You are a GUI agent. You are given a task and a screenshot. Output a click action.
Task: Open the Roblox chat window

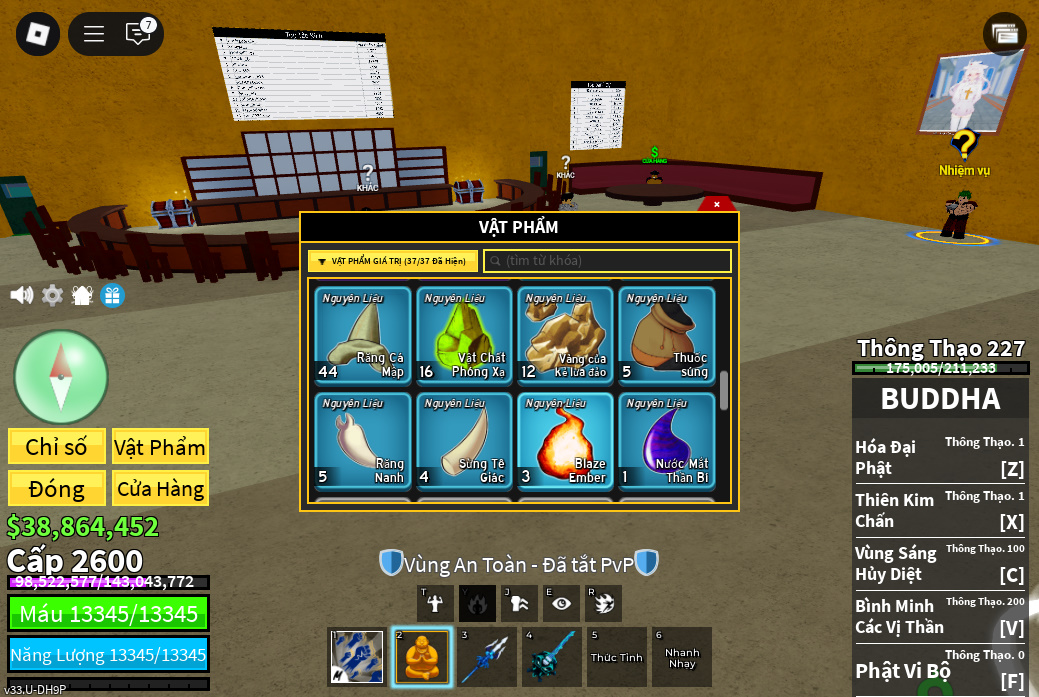(x=138, y=34)
